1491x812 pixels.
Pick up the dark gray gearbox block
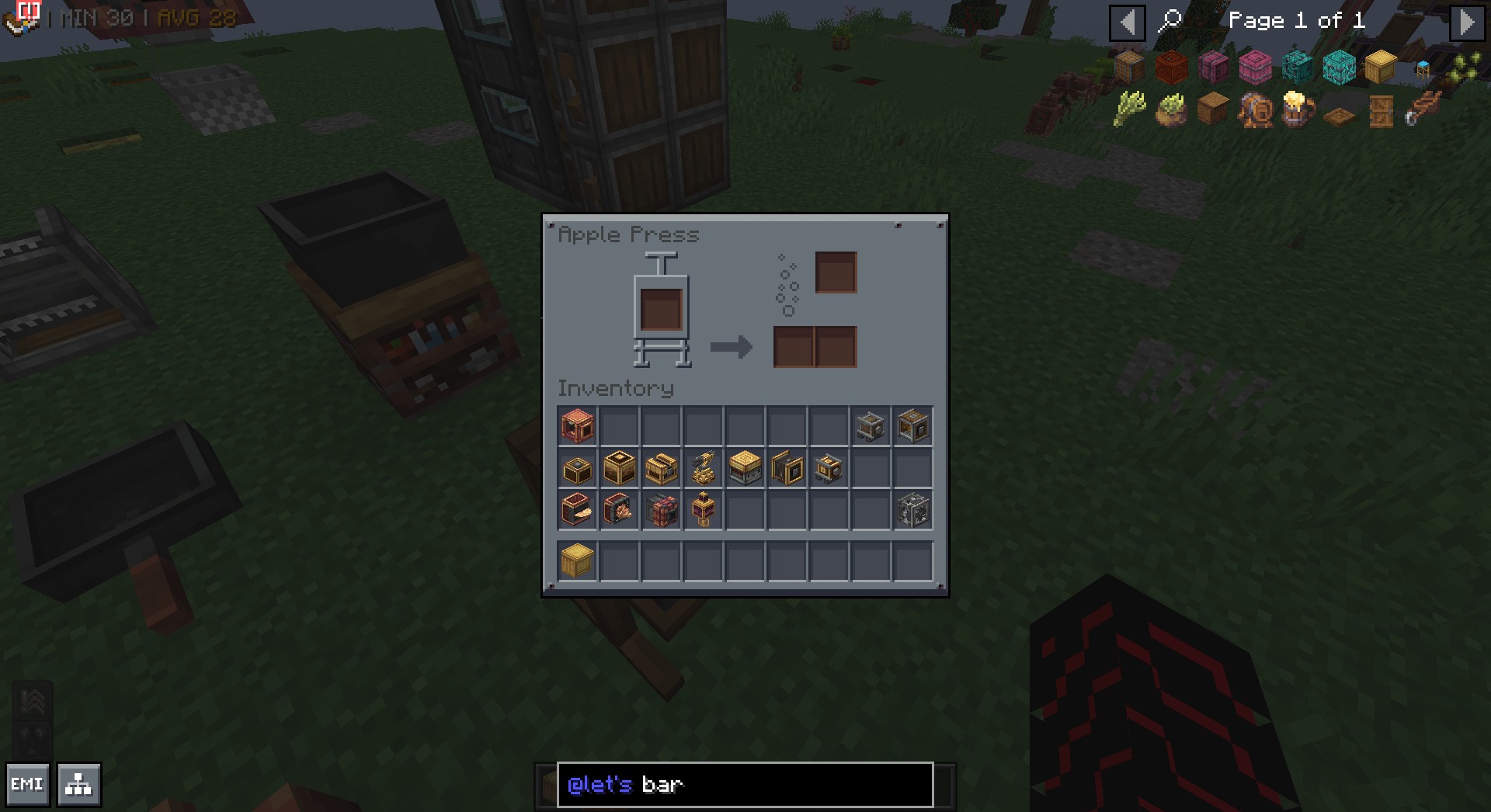point(912,510)
